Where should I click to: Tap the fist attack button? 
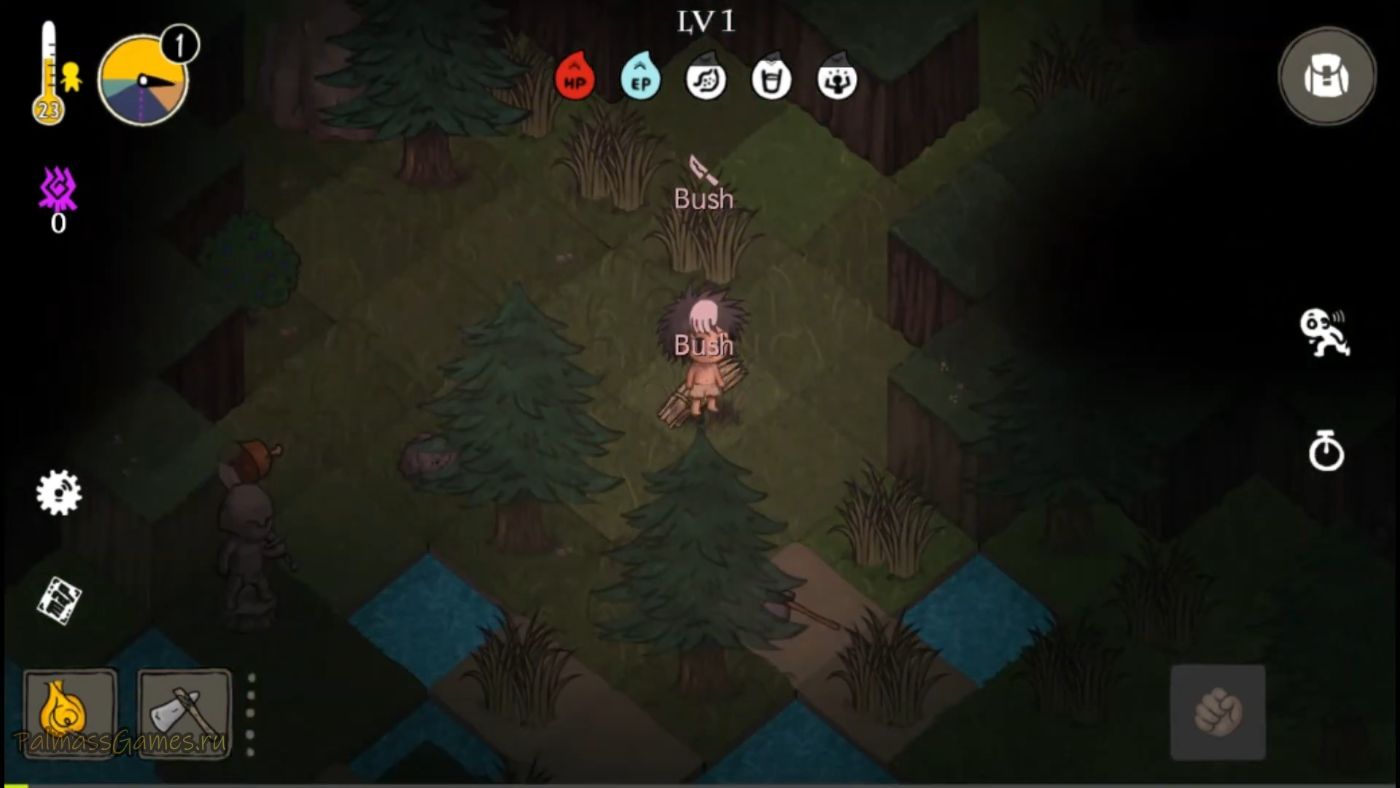click(x=1218, y=712)
